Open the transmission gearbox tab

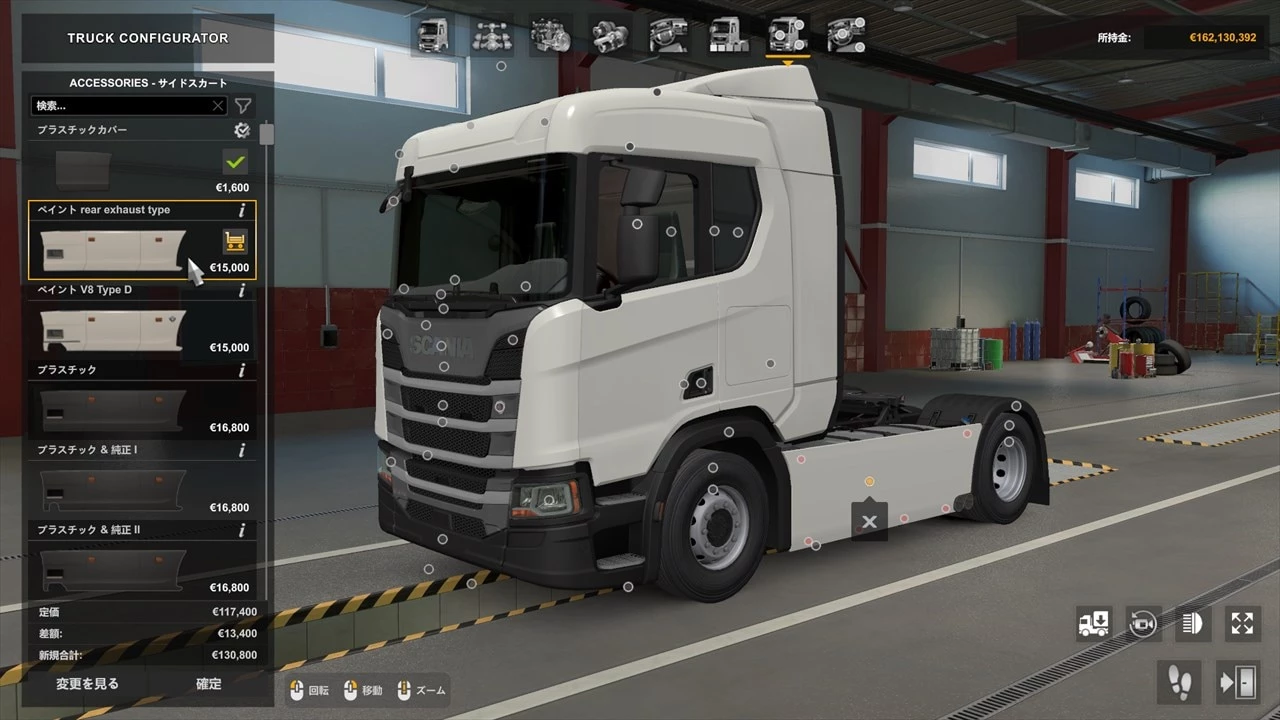point(608,35)
